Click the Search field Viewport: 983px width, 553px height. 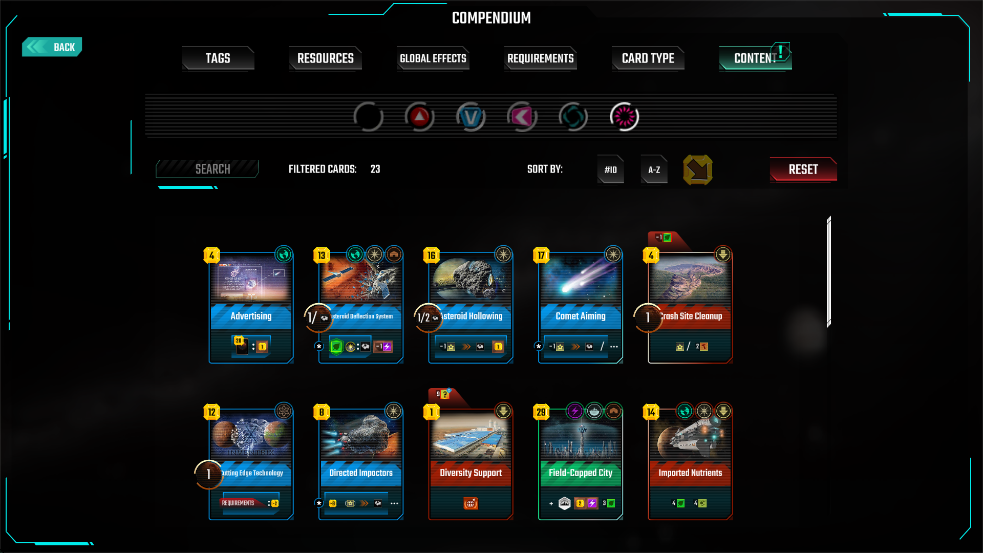tap(208, 169)
